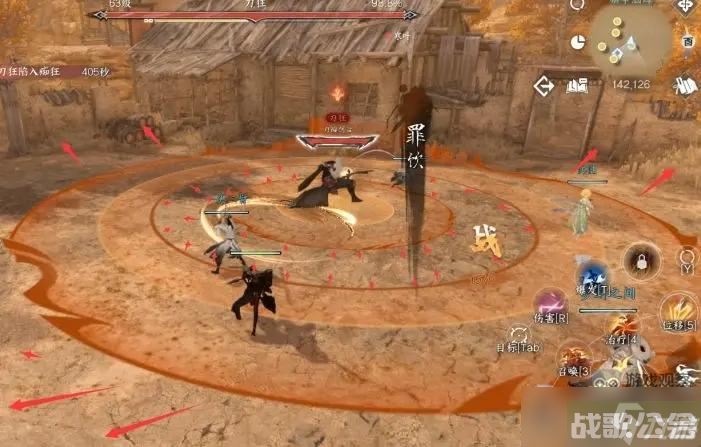Toggle the padlock lock-on button
Viewport: 701px width, 447px height.
tap(640, 262)
